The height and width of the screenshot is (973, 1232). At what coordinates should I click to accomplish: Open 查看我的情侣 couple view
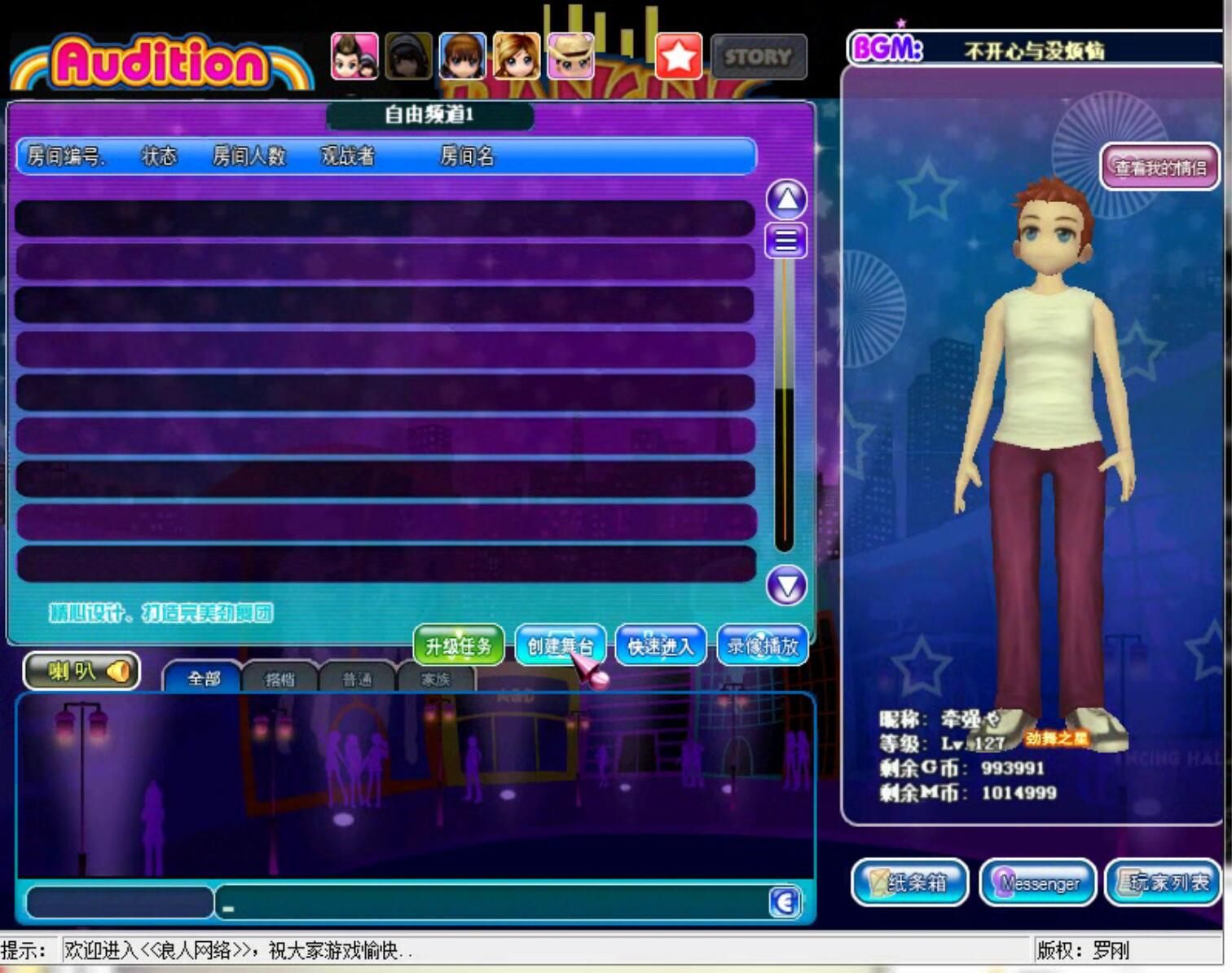point(1159,168)
